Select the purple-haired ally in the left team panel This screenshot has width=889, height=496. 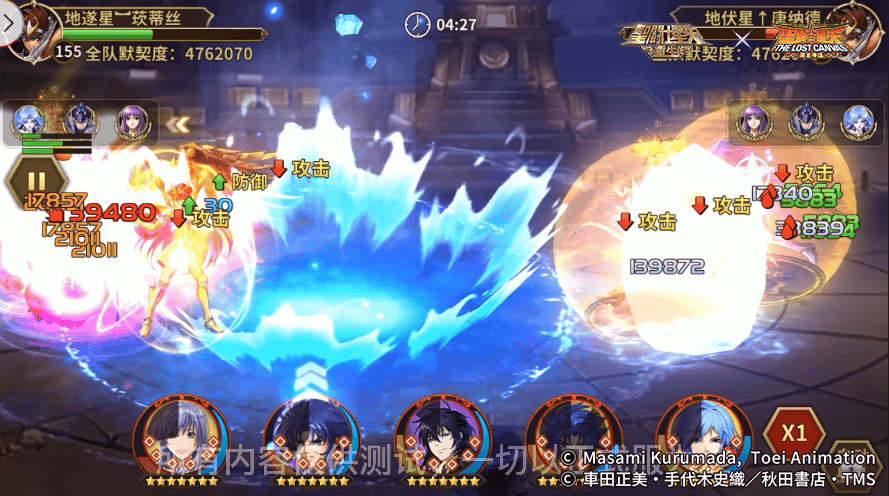click(x=132, y=122)
